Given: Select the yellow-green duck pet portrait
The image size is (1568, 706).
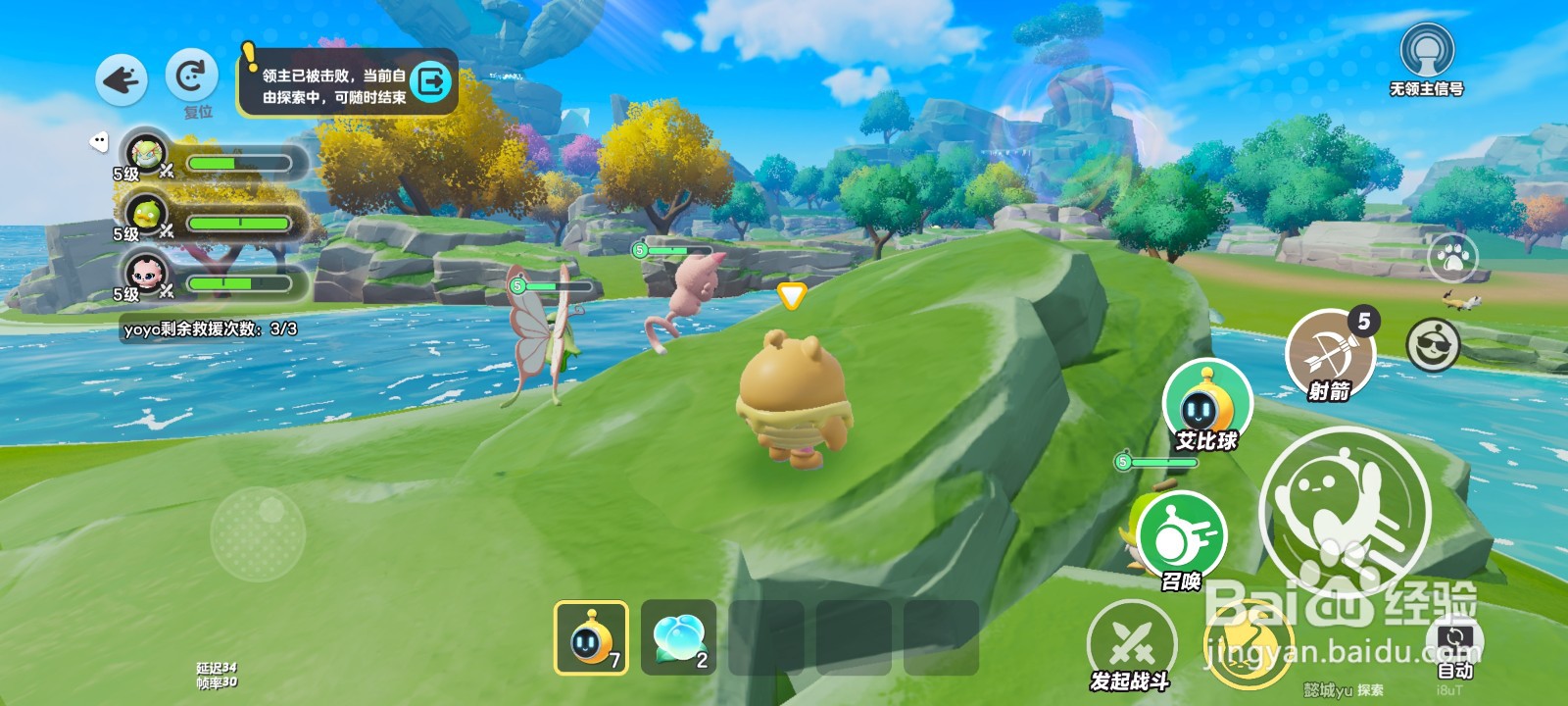Looking at the screenshot, I should click(x=145, y=214).
